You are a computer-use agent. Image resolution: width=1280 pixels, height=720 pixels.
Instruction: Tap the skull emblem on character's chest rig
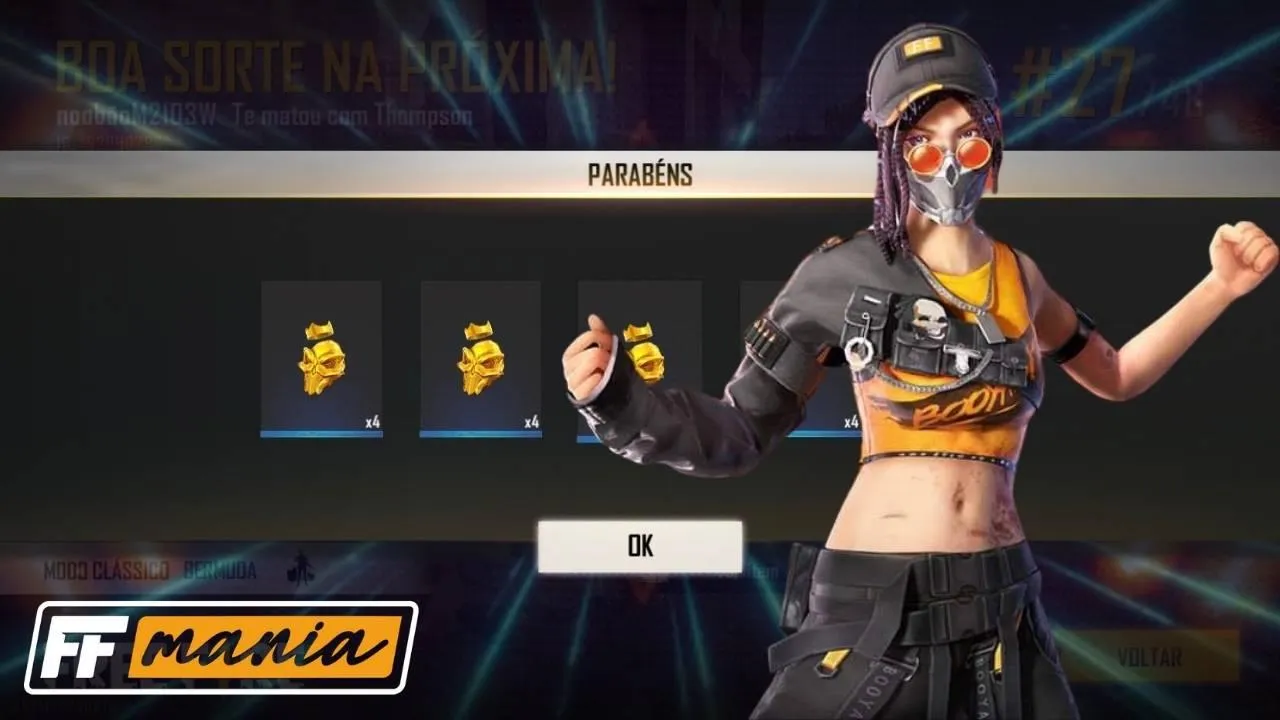(929, 319)
